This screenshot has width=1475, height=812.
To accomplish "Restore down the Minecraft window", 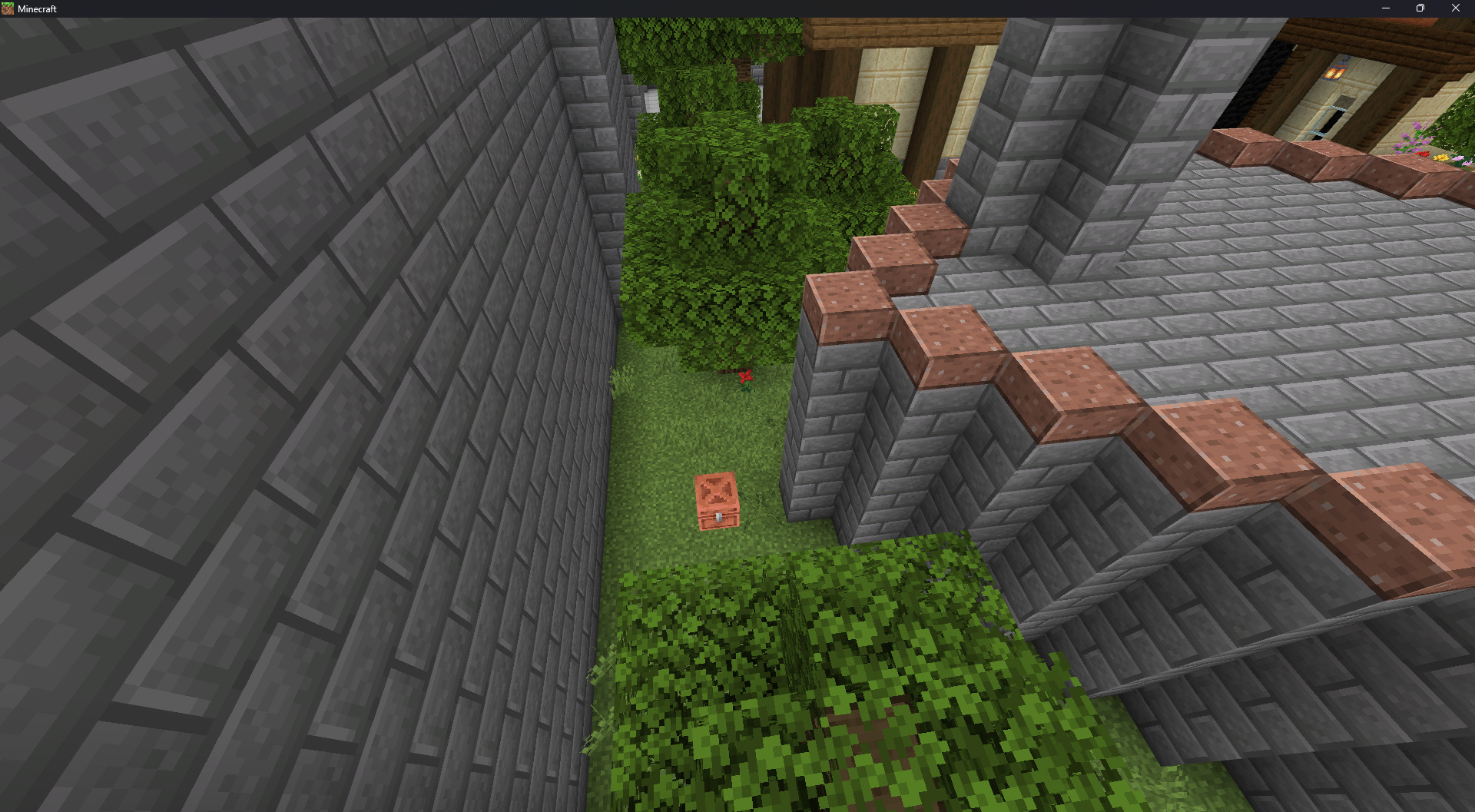I will click(1420, 8).
